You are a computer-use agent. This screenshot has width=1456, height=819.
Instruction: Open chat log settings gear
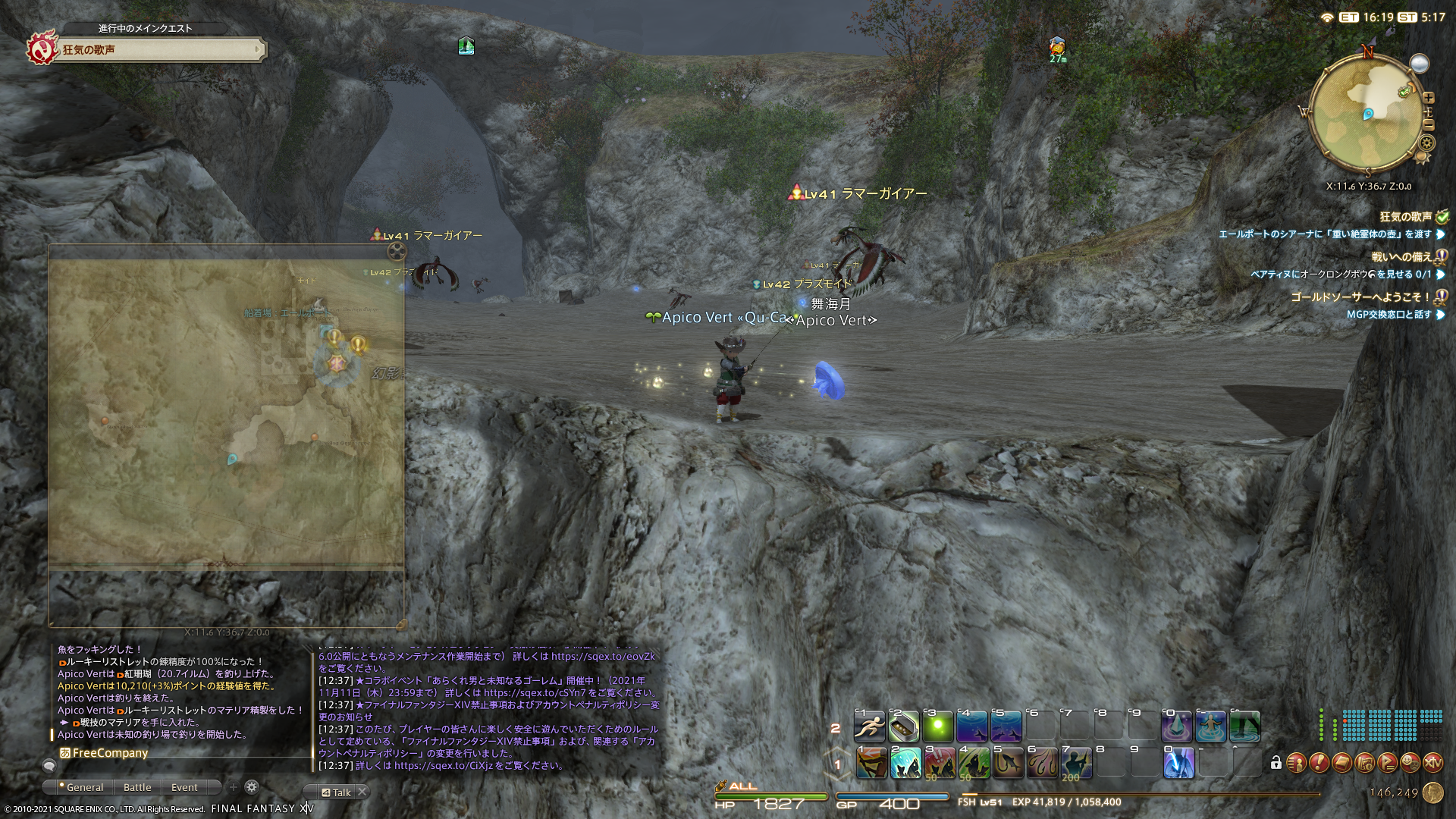(x=252, y=787)
